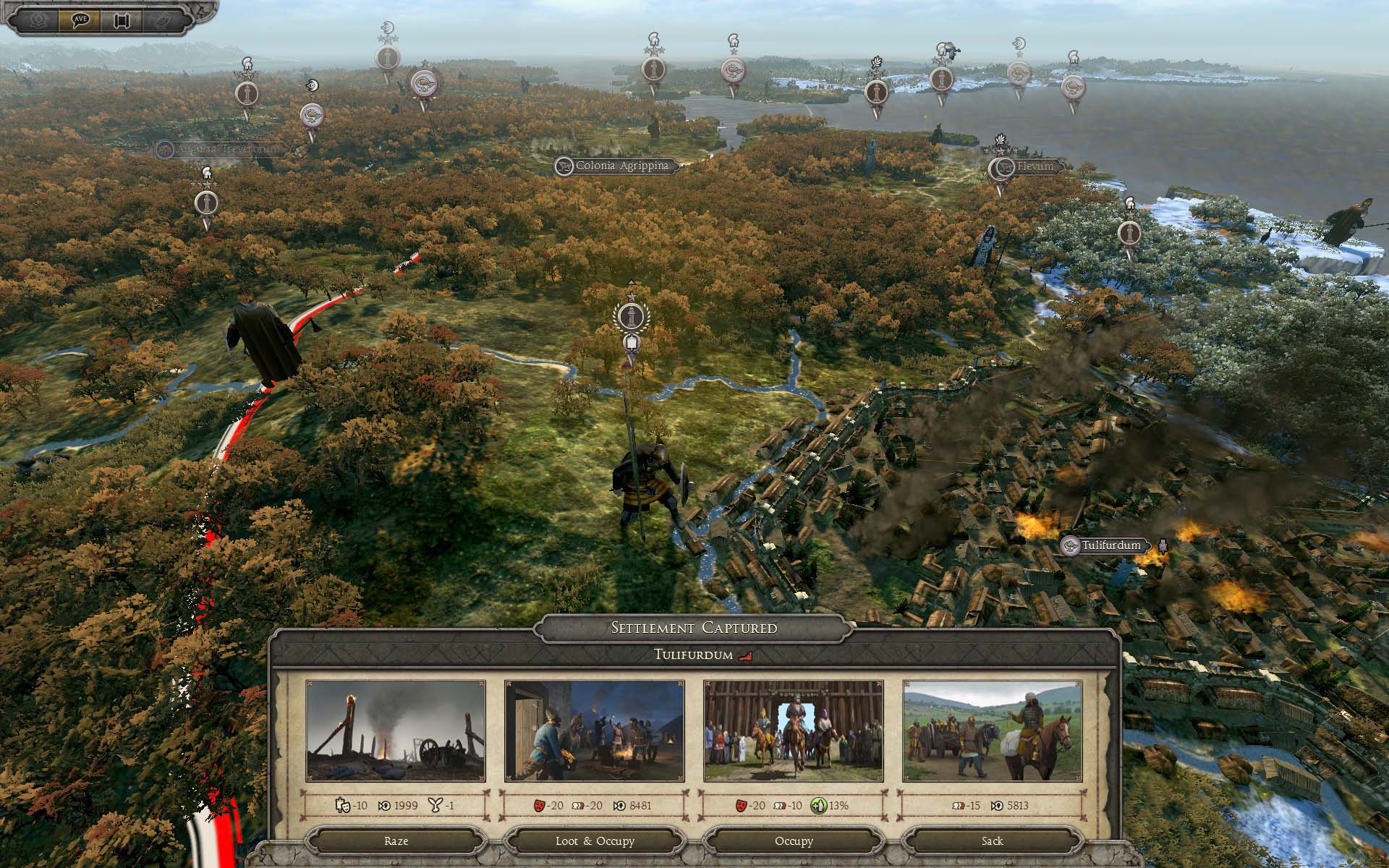Click the burning ruins Raze picture
This screenshot has width=1389, height=868.
(396, 731)
